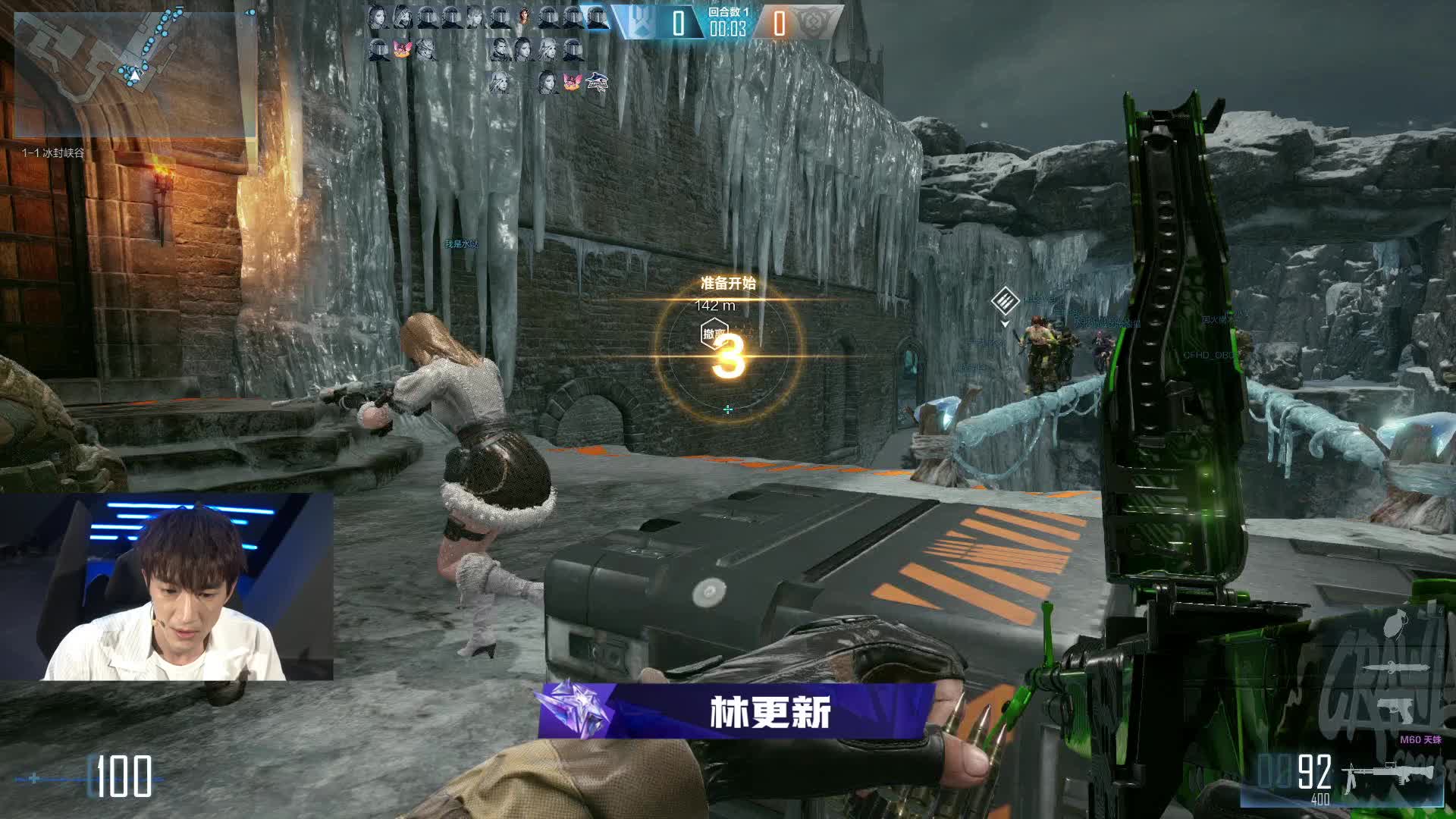Click the colored brown-haired woman player portrait
Image resolution: width=1456 pixels, height=819 pixels.
click(x=524, y=17)
